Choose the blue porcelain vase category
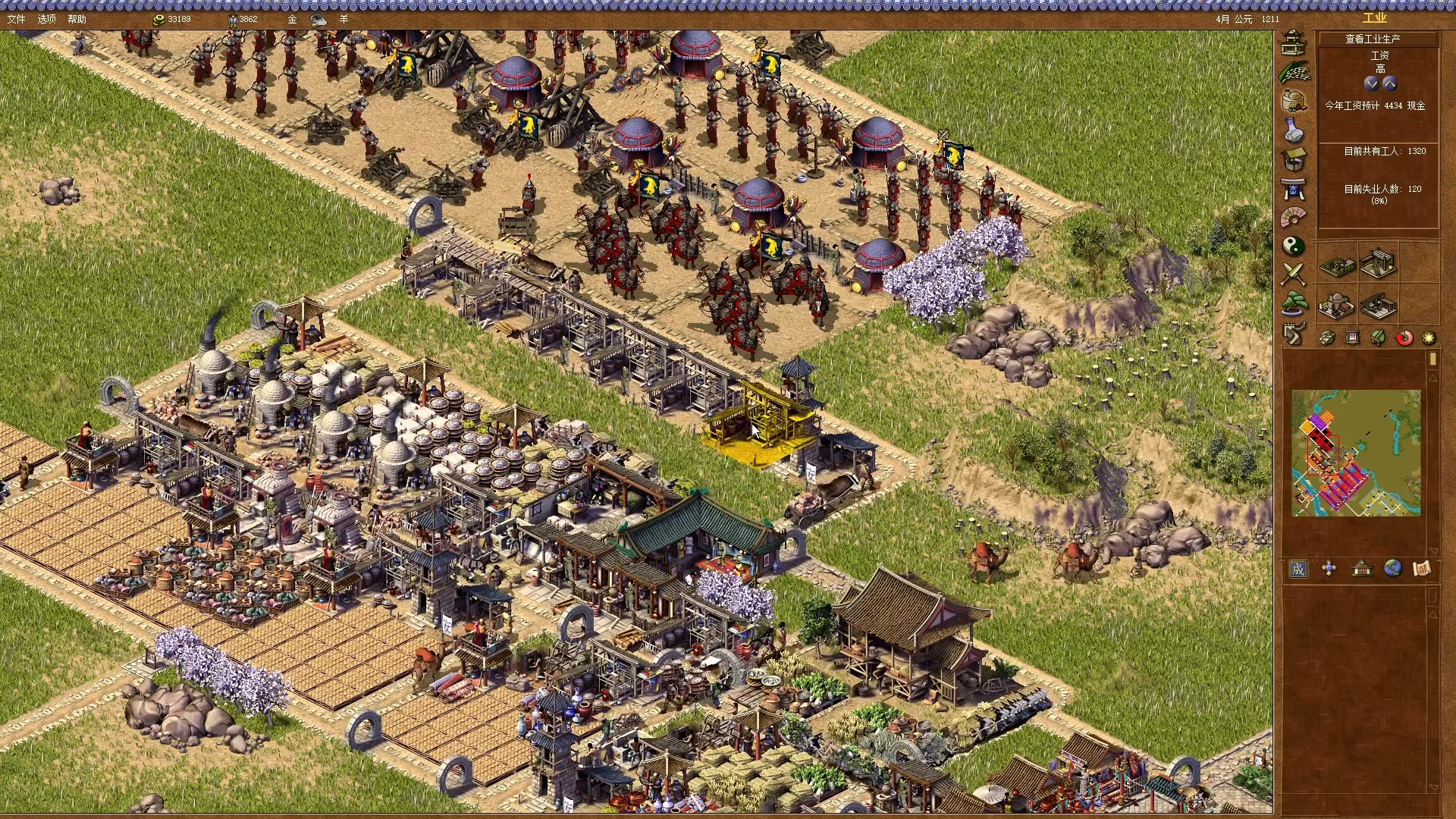The width and height of the screenshot is (1456, 819). [1294, 130]
